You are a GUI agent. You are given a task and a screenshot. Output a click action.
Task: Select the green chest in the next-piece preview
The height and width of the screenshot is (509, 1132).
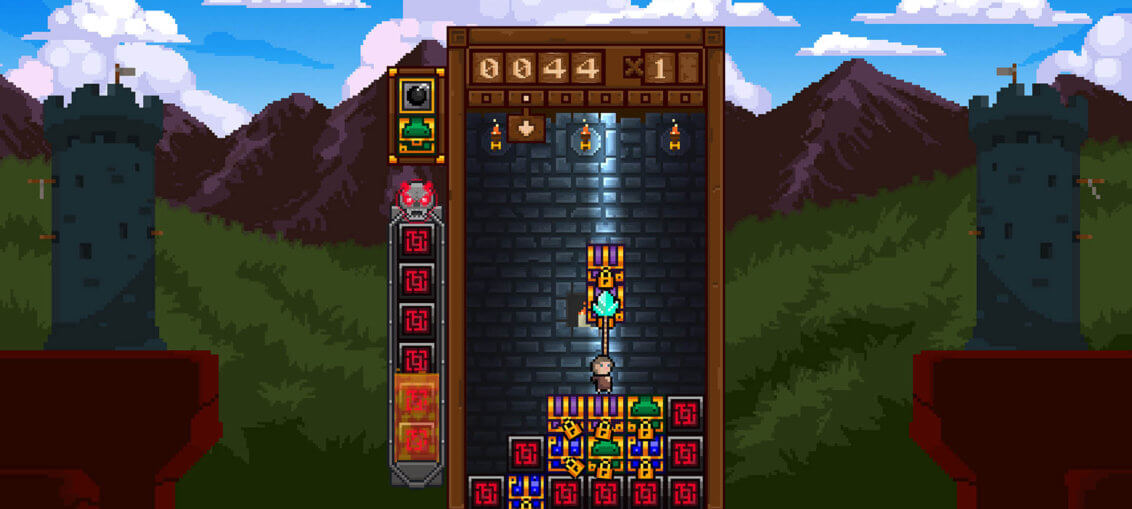tap(416, 135)
